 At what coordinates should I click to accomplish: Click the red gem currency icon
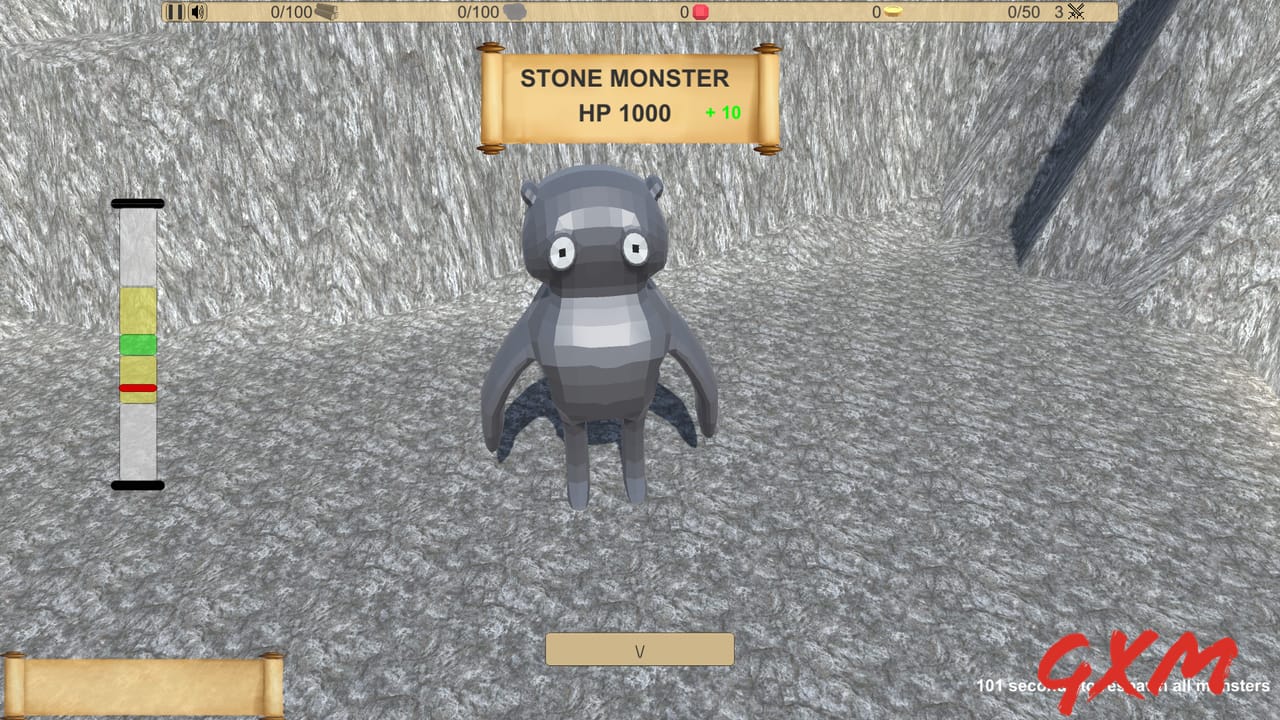[699, 11]
